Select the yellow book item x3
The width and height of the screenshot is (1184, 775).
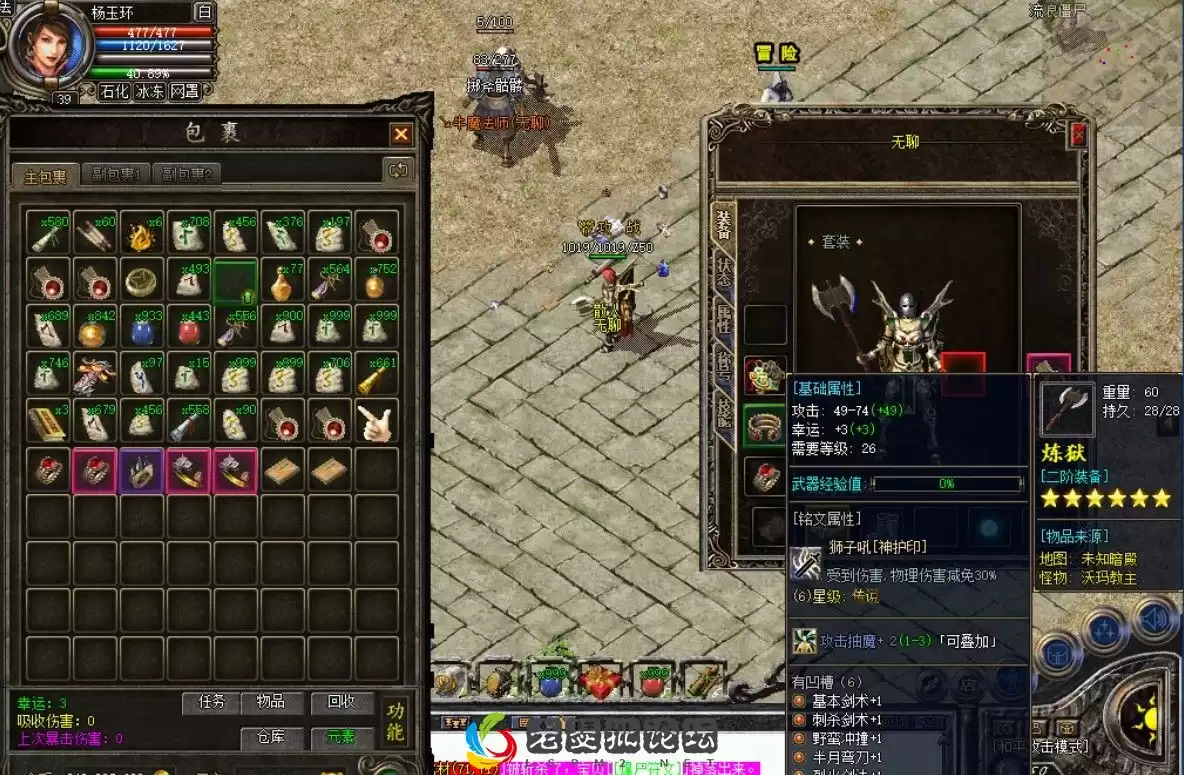48,424
